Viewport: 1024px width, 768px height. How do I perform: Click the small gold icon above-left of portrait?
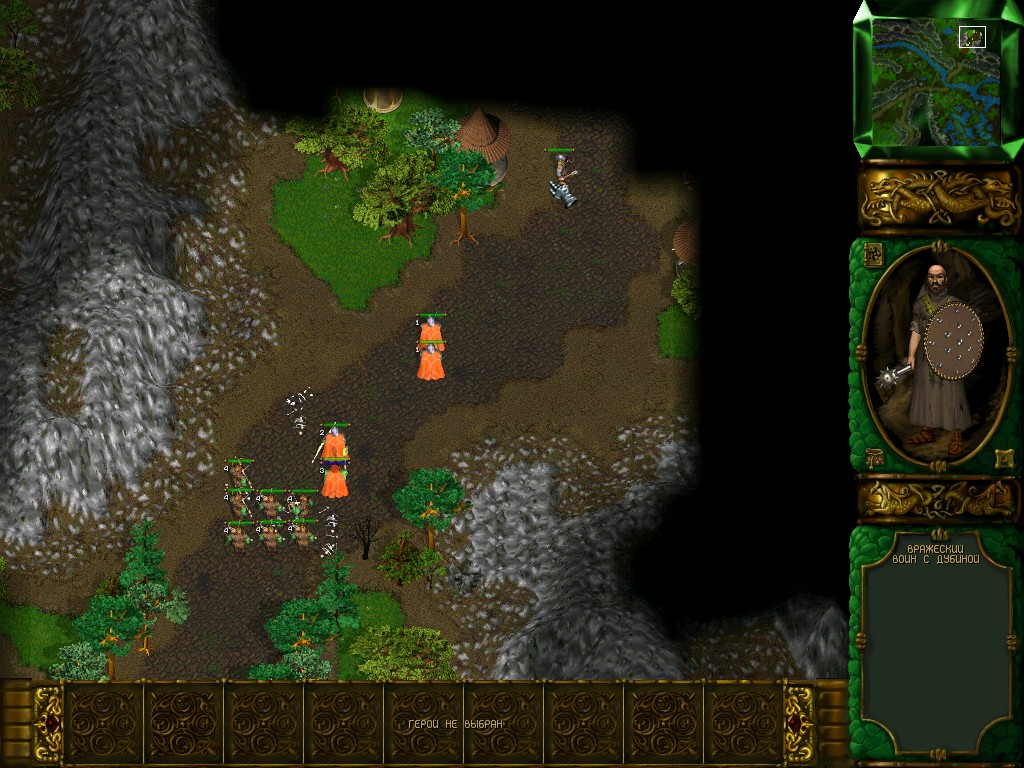(872, 254)
